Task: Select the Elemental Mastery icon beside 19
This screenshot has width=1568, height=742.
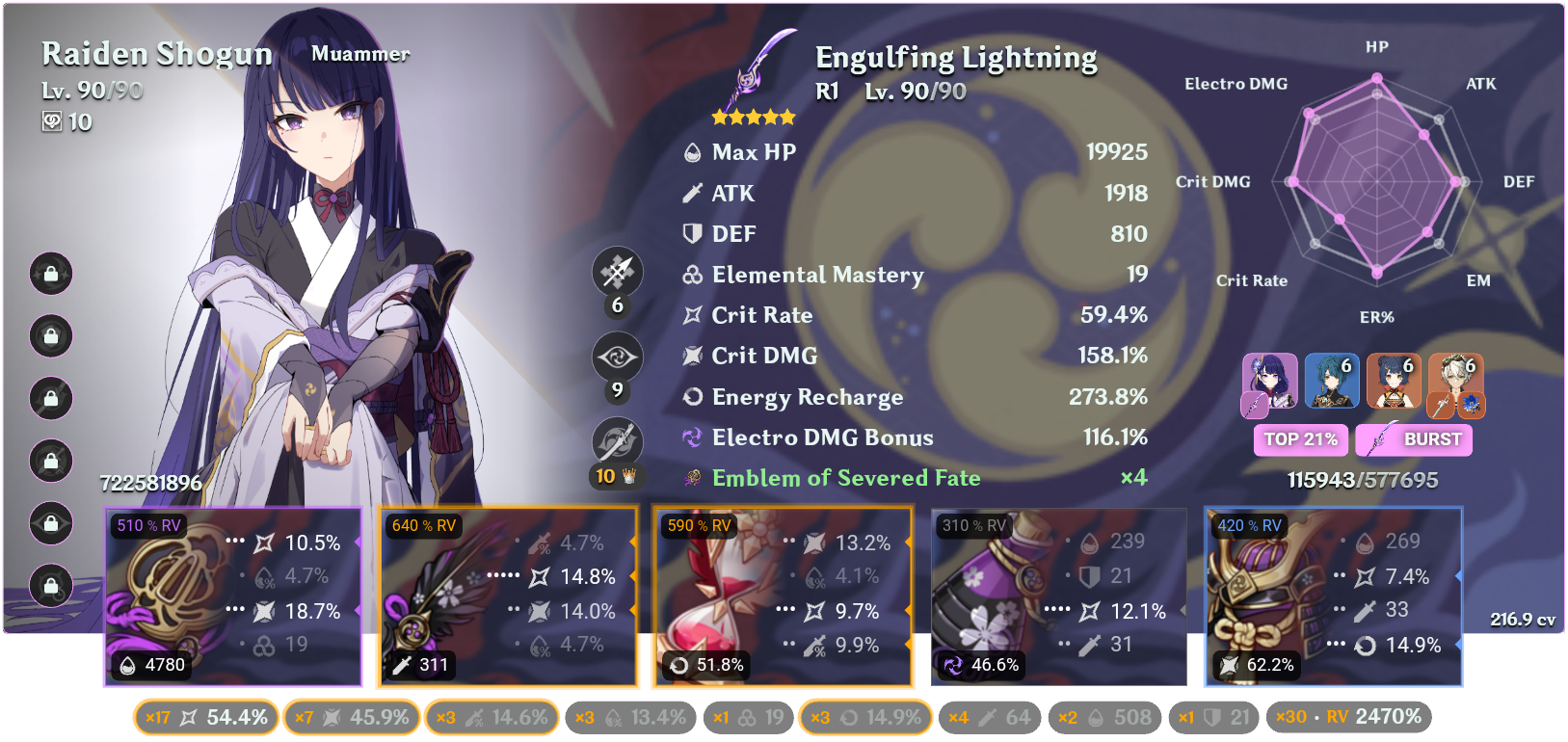Action: coord(690,275)
